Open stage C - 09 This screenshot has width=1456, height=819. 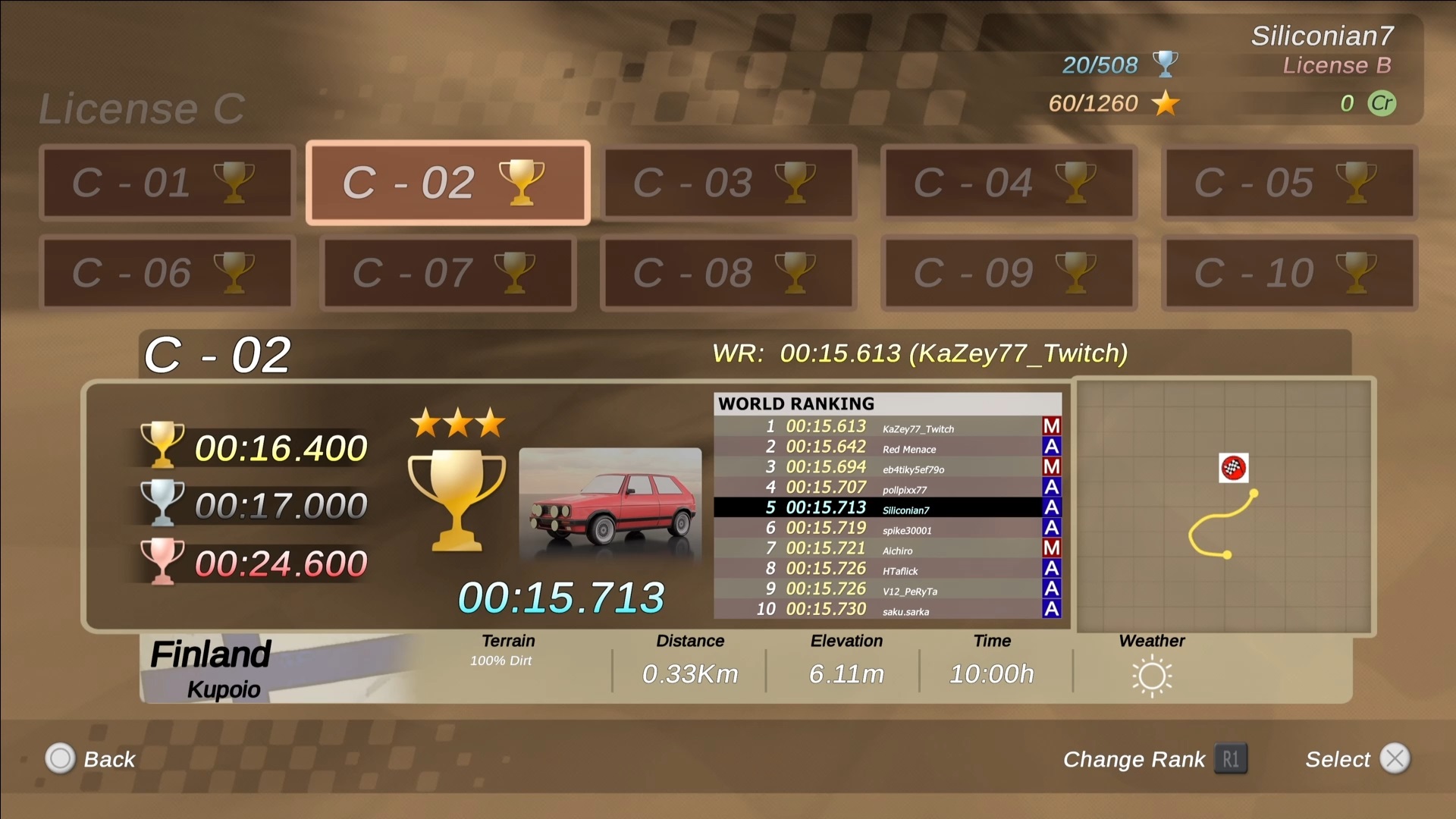[1009, 273]
